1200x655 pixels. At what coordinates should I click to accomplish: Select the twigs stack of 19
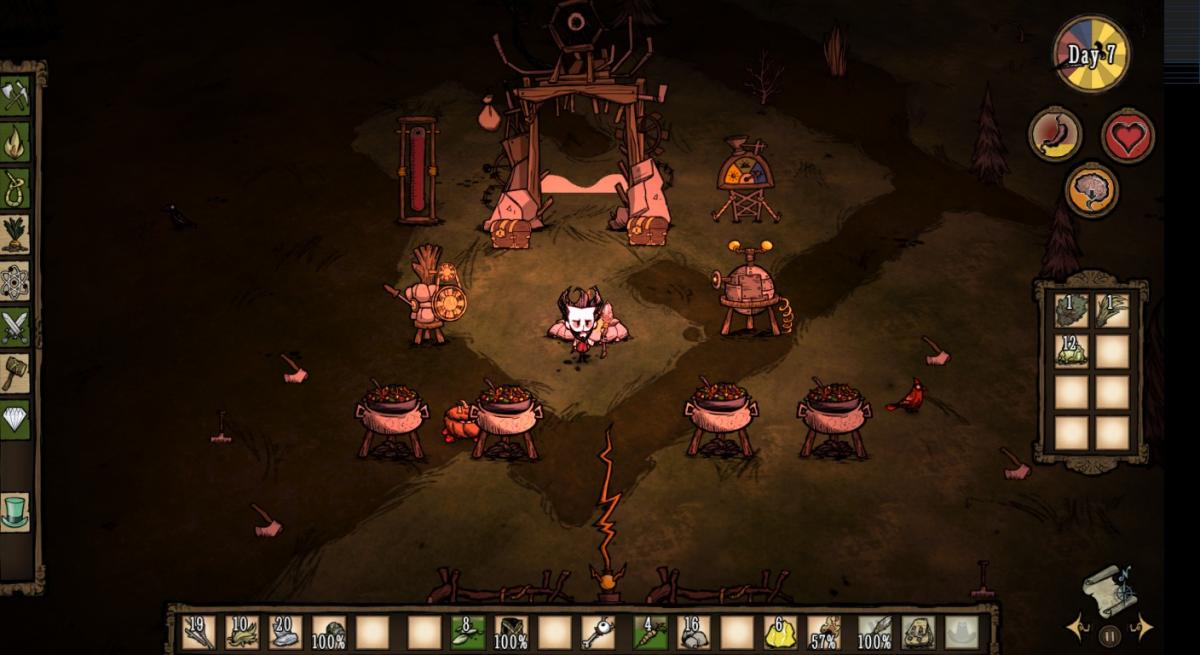click(198, 632)
